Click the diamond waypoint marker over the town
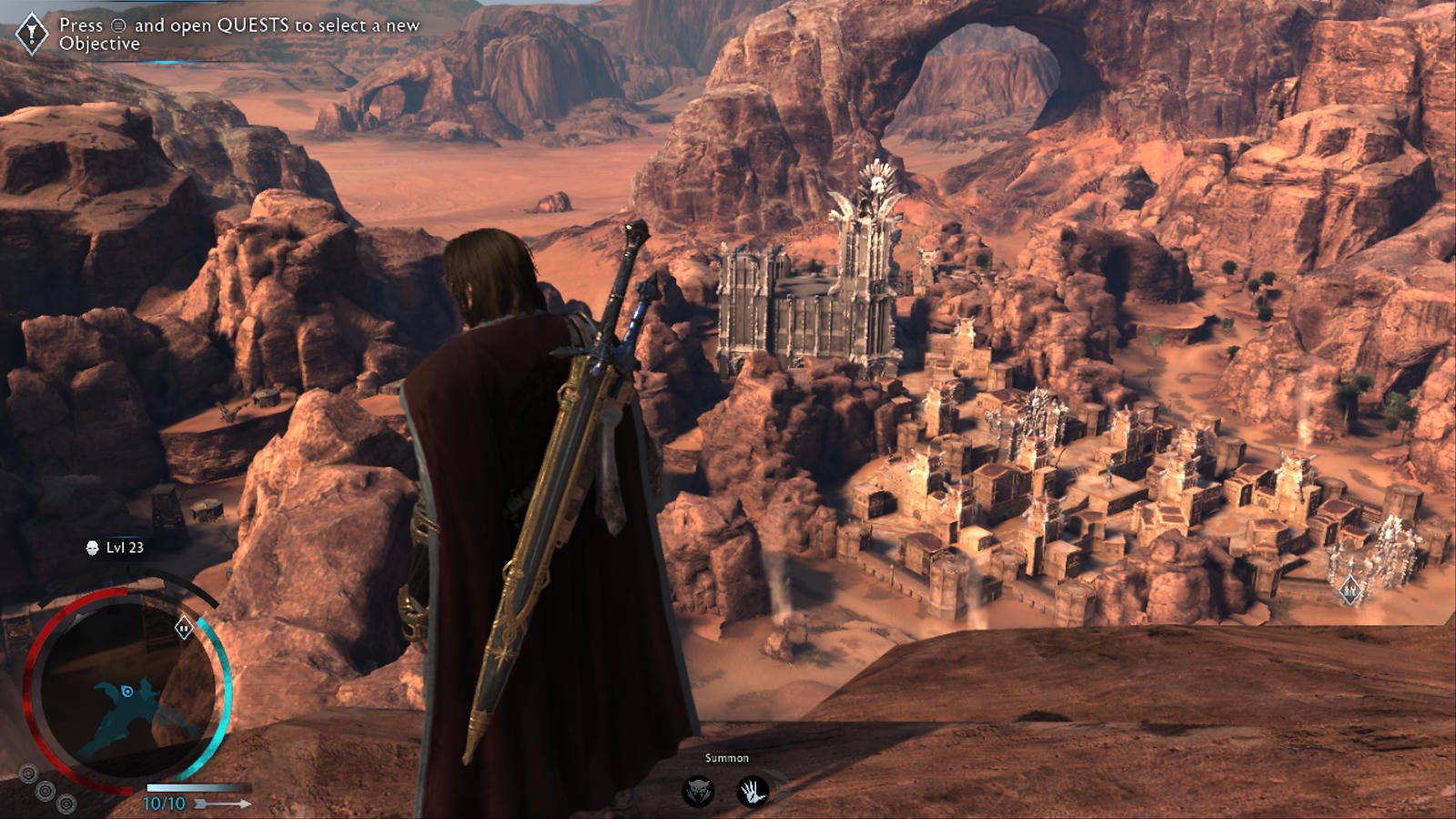This screenshot has width=1456, height=819. tap(1350, 591)
